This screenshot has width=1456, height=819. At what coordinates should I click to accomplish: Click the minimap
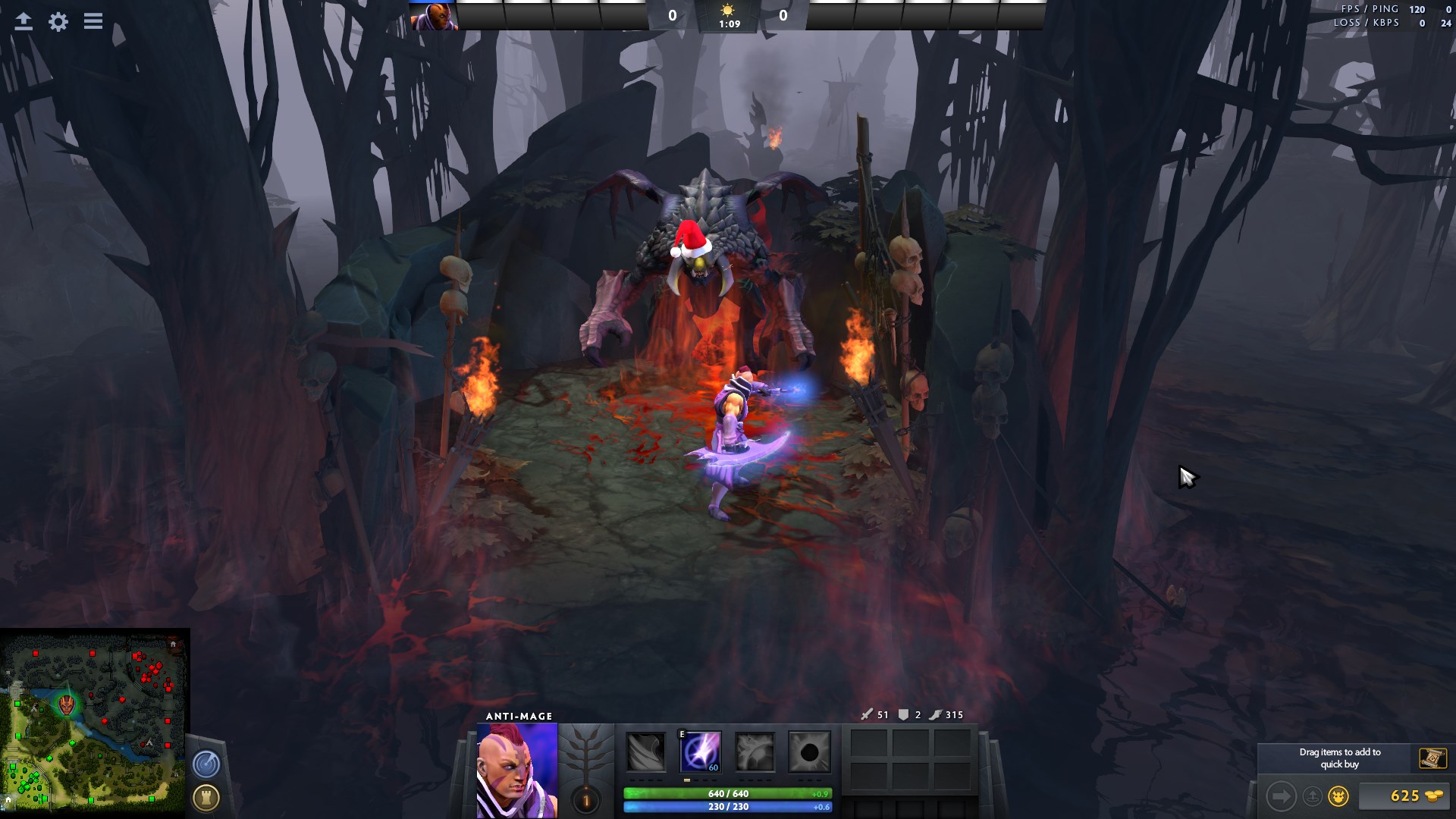(x=95, y=723)
